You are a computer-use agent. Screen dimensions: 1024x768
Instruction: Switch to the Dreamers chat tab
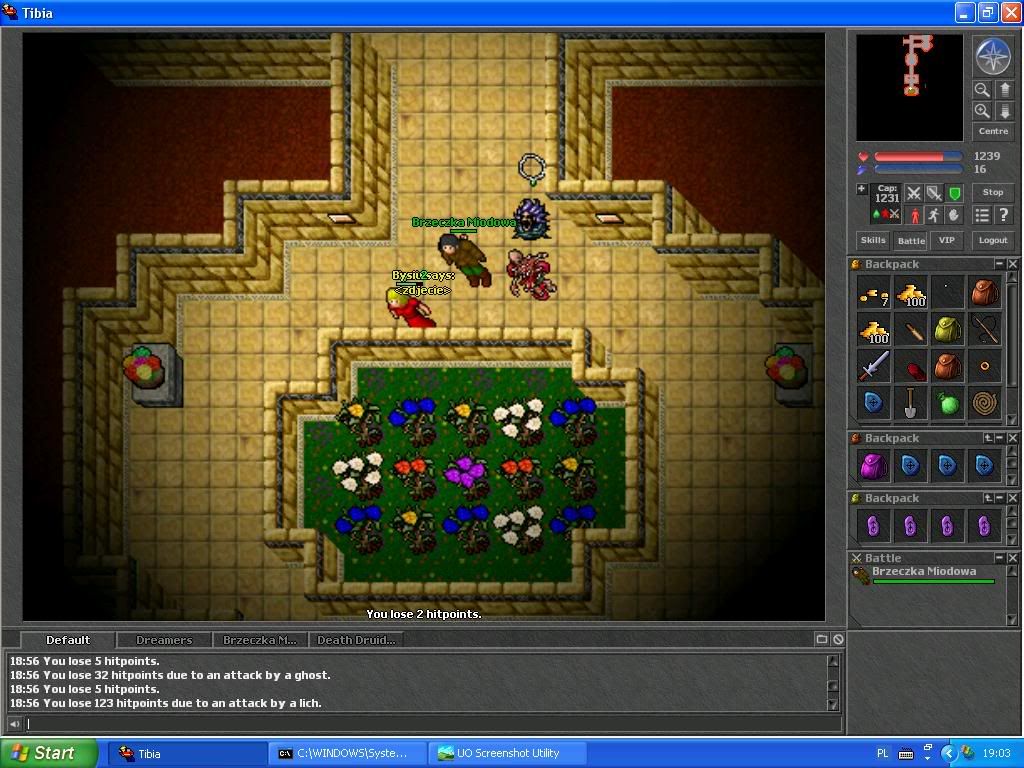[x=164, y=640]
